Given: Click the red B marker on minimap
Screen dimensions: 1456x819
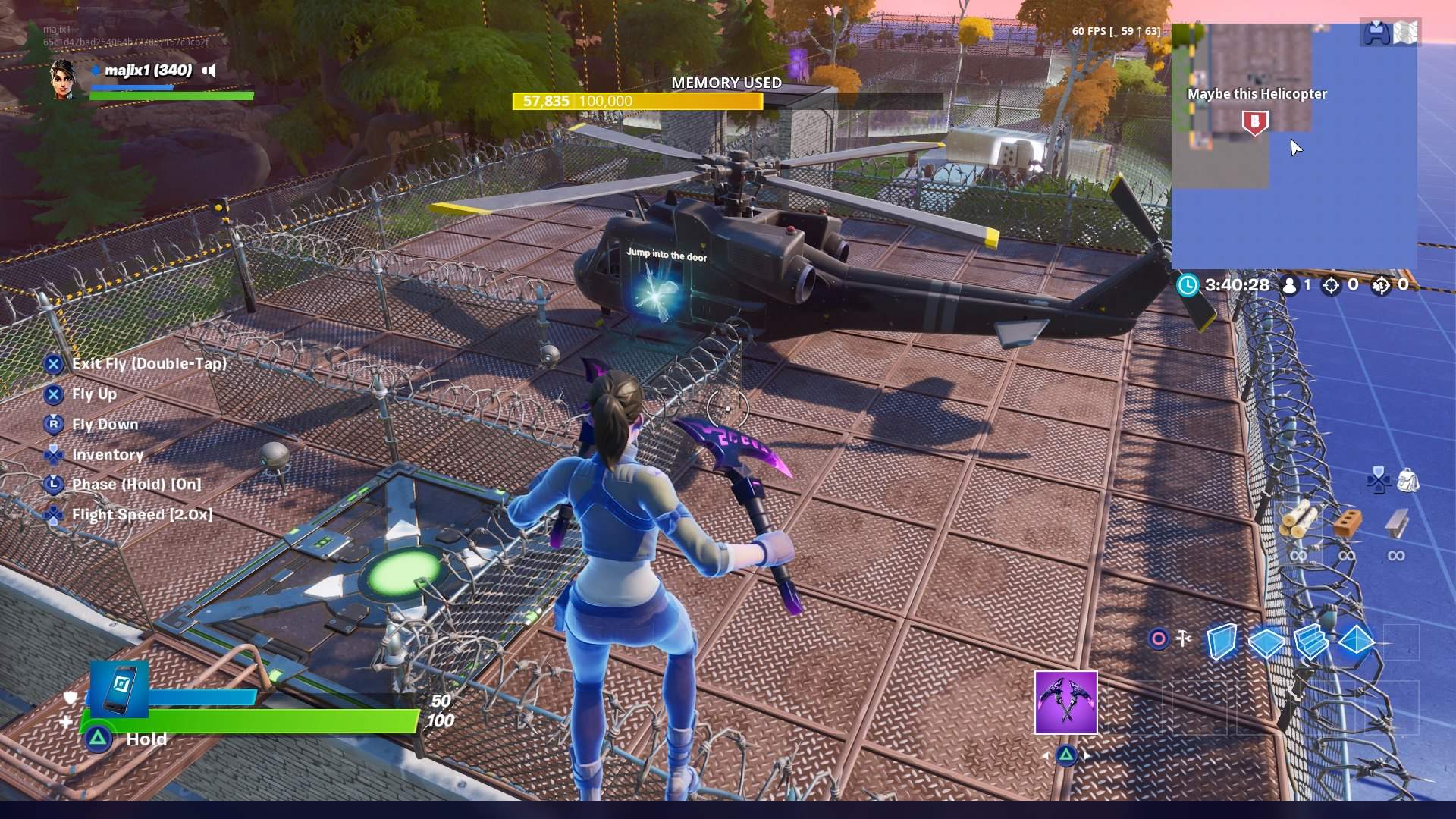Looking at the screenshot, I should tap(1254, 122).
